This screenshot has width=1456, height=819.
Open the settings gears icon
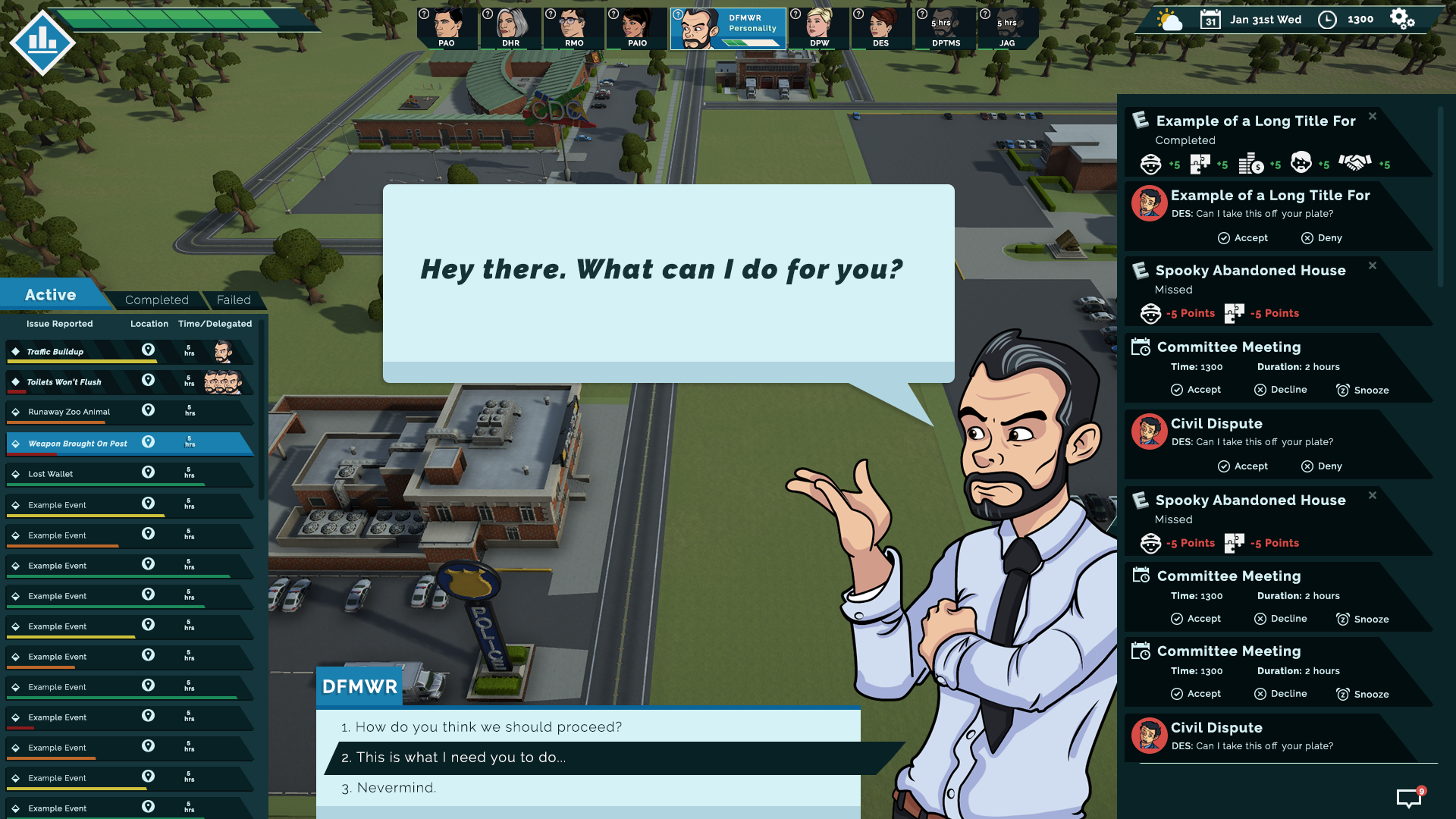click(1402, 19)
